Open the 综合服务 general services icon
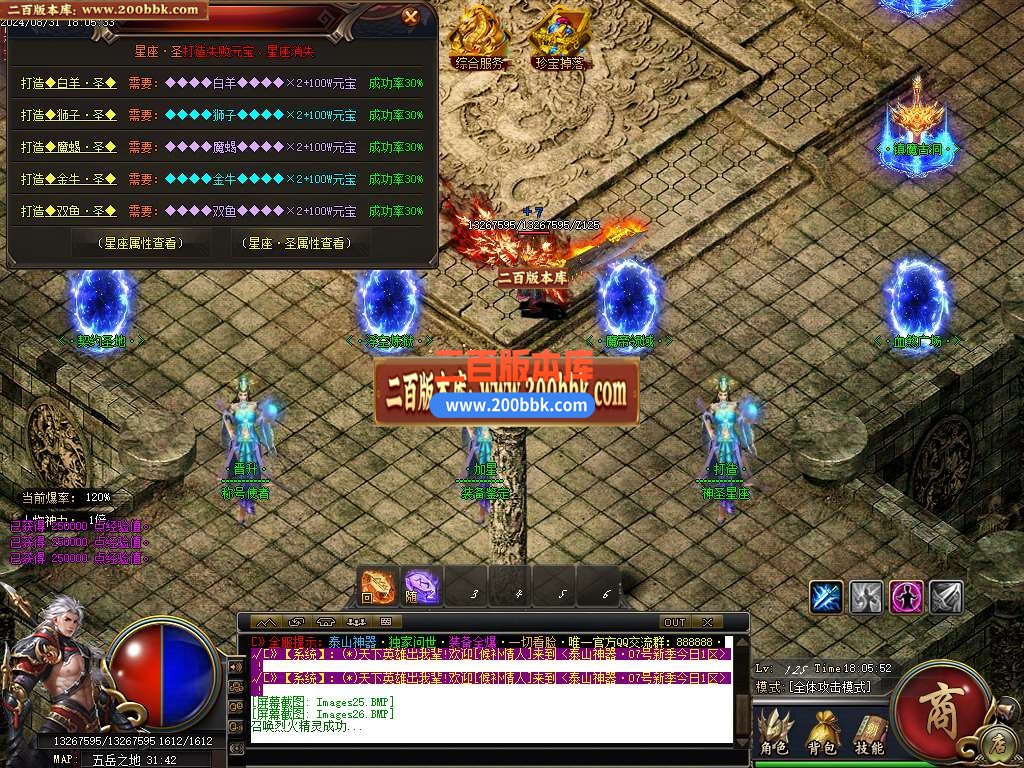The height and width of the screenshot is (768, 1024). pos(479,36)
